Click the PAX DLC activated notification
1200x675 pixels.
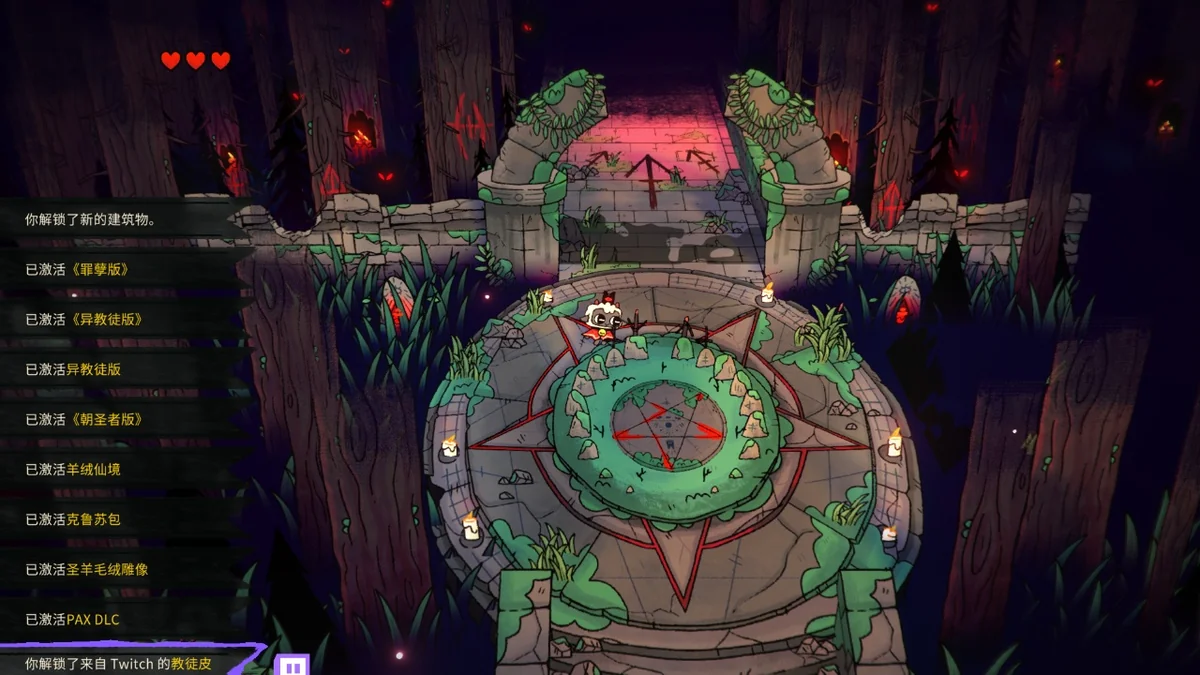(72, 619)
